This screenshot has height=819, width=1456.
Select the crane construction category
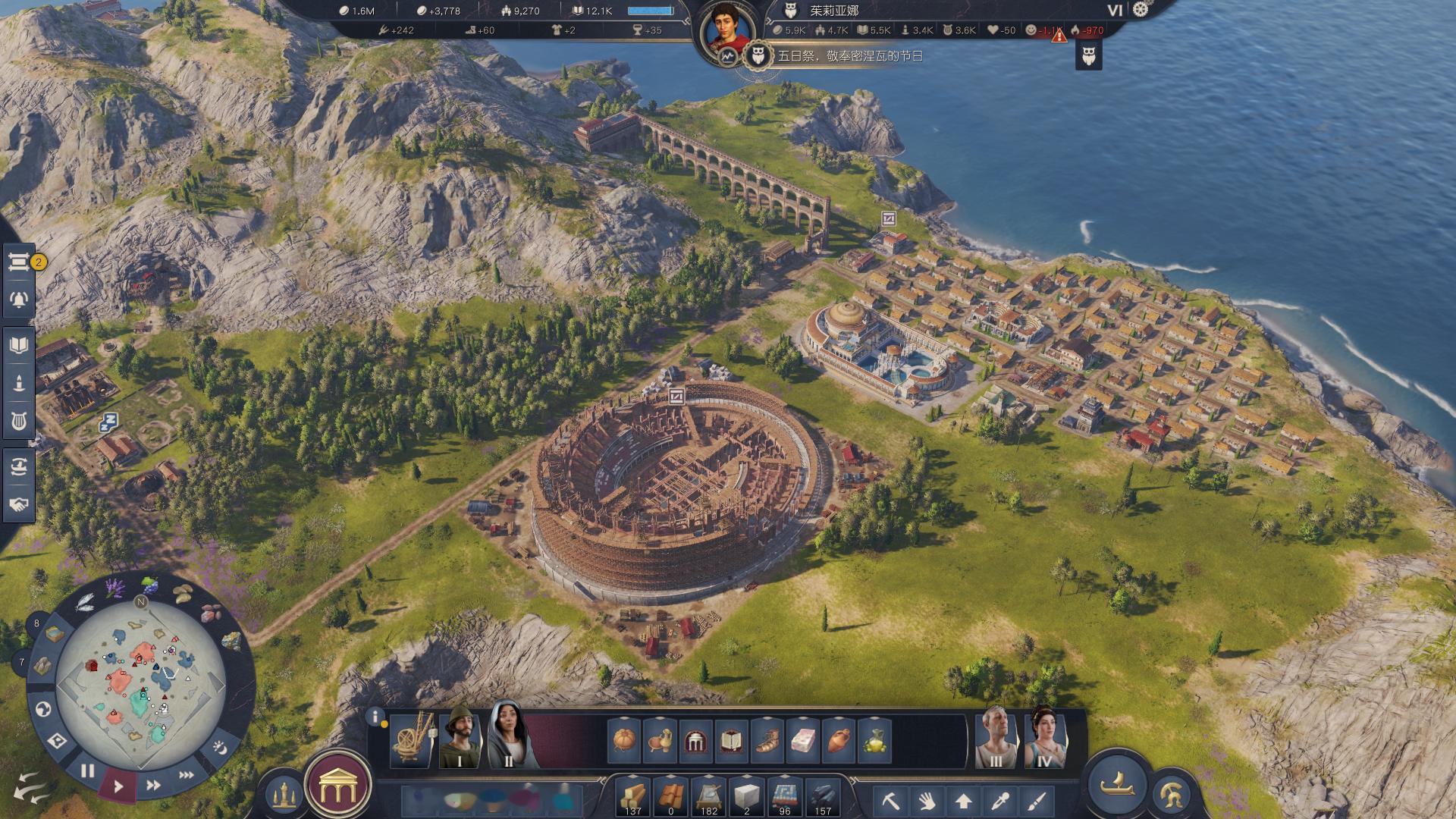413,739
